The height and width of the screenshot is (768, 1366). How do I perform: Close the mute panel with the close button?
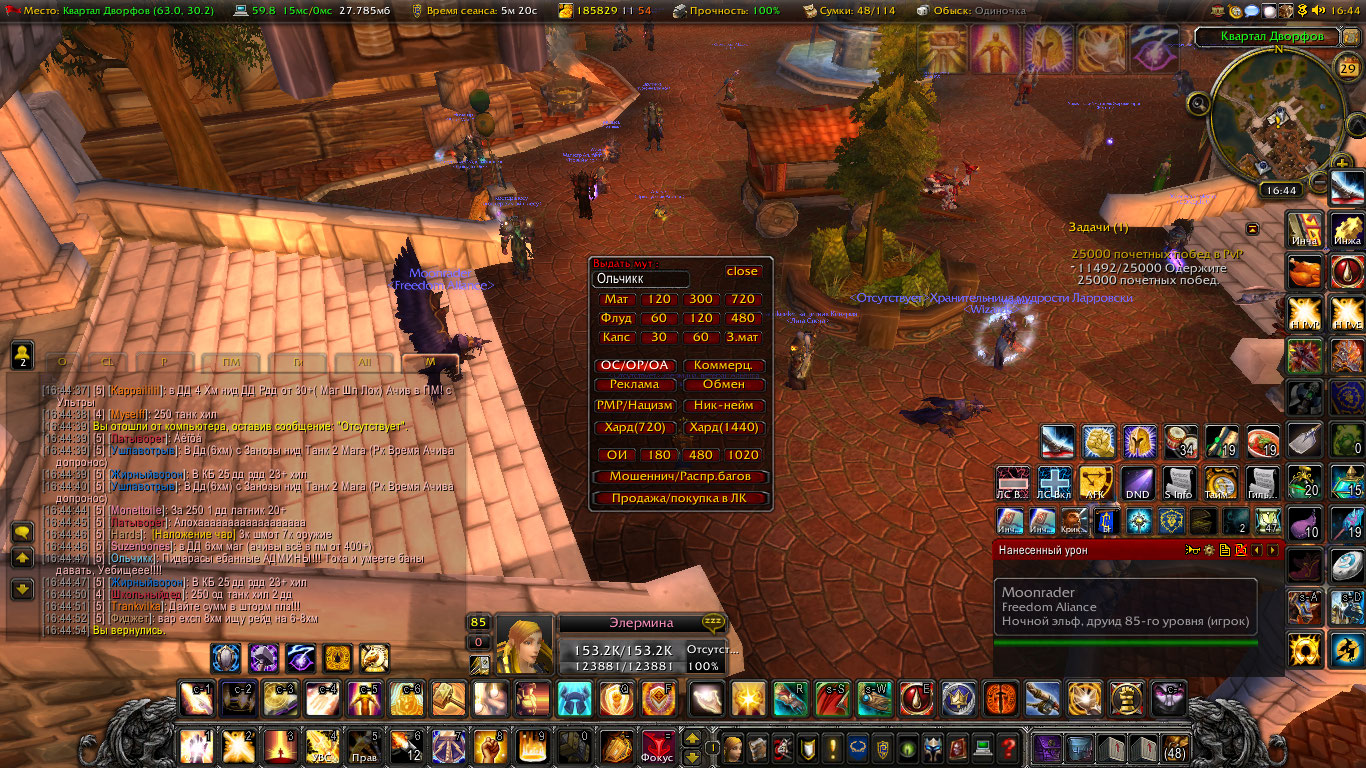pyautogui.click(x=742, y=271)
